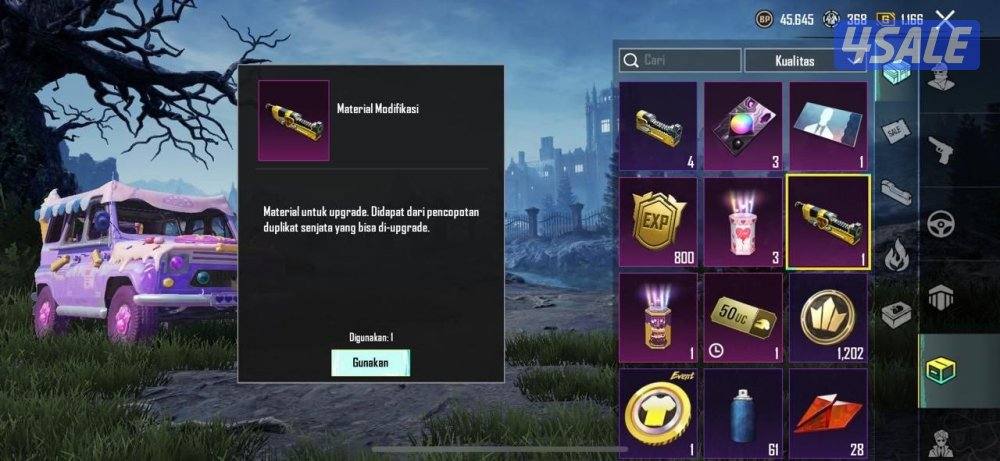Pick the blue spray can item
The height and width of the screenshot is (461, 1000).
pos(743,410)
